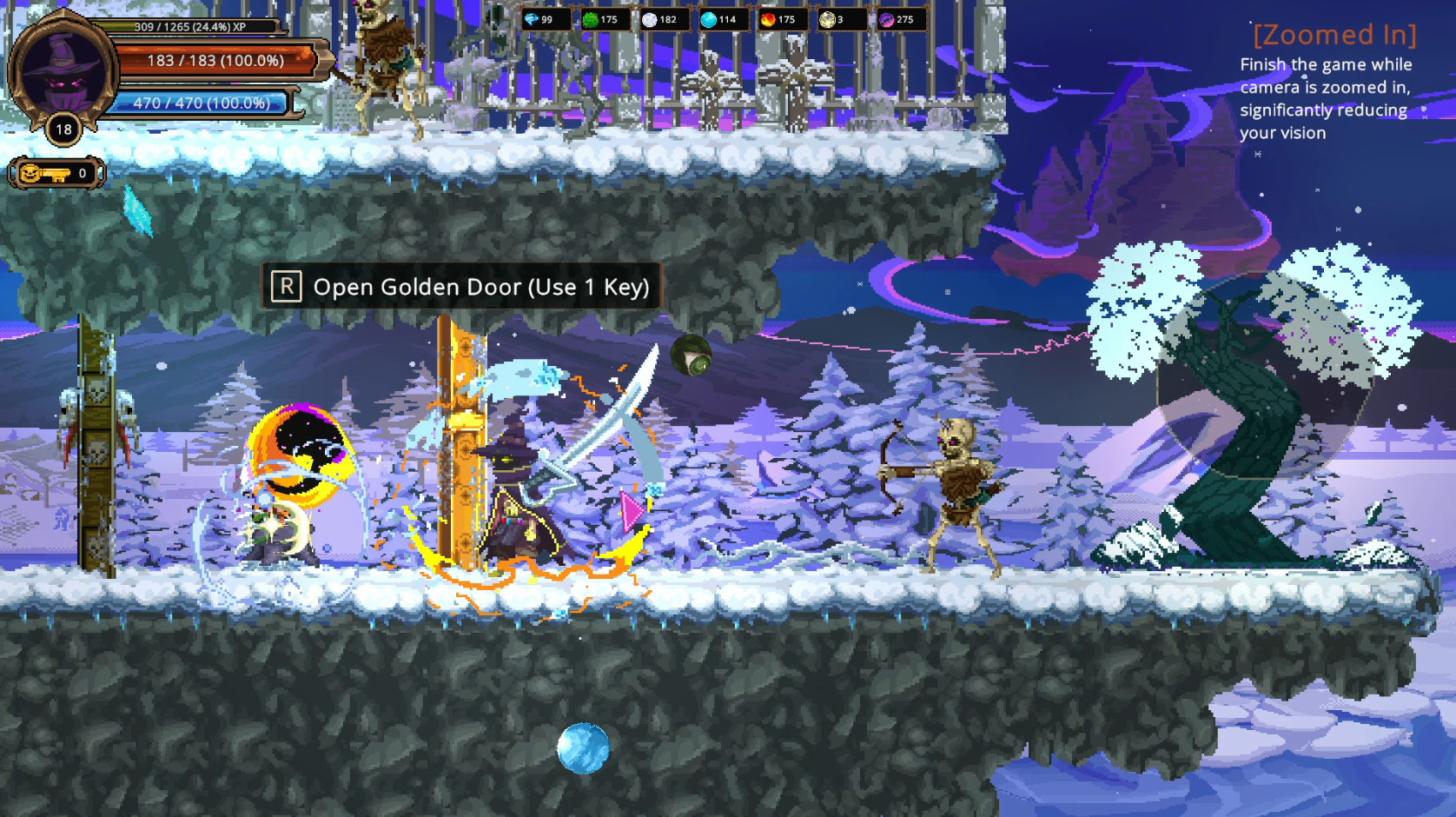1456x817 pixels.
Task: Click the blue diamond gem resource icon
Action: pos(532,19)
